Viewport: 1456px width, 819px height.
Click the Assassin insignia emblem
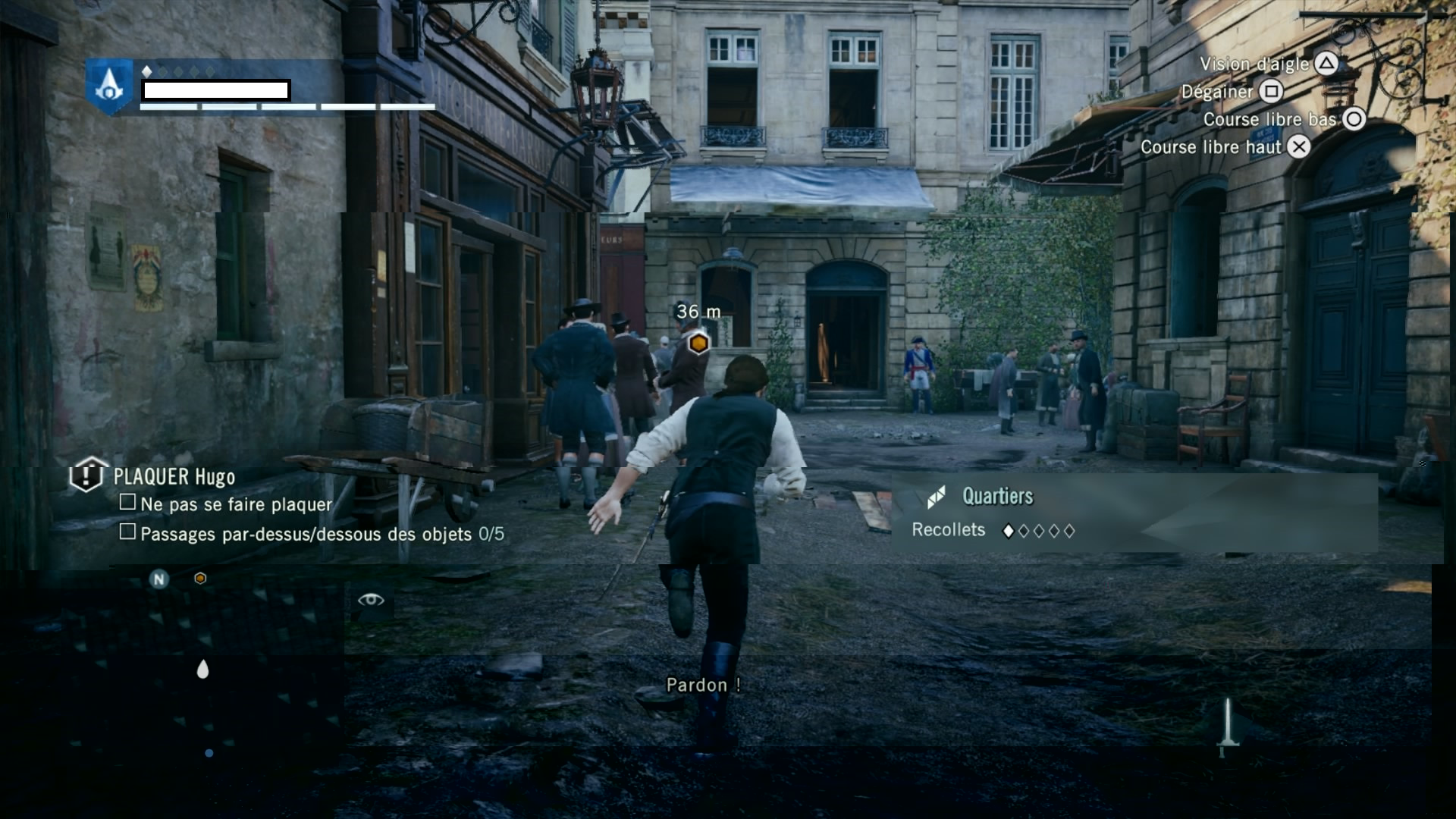point(109,85)
